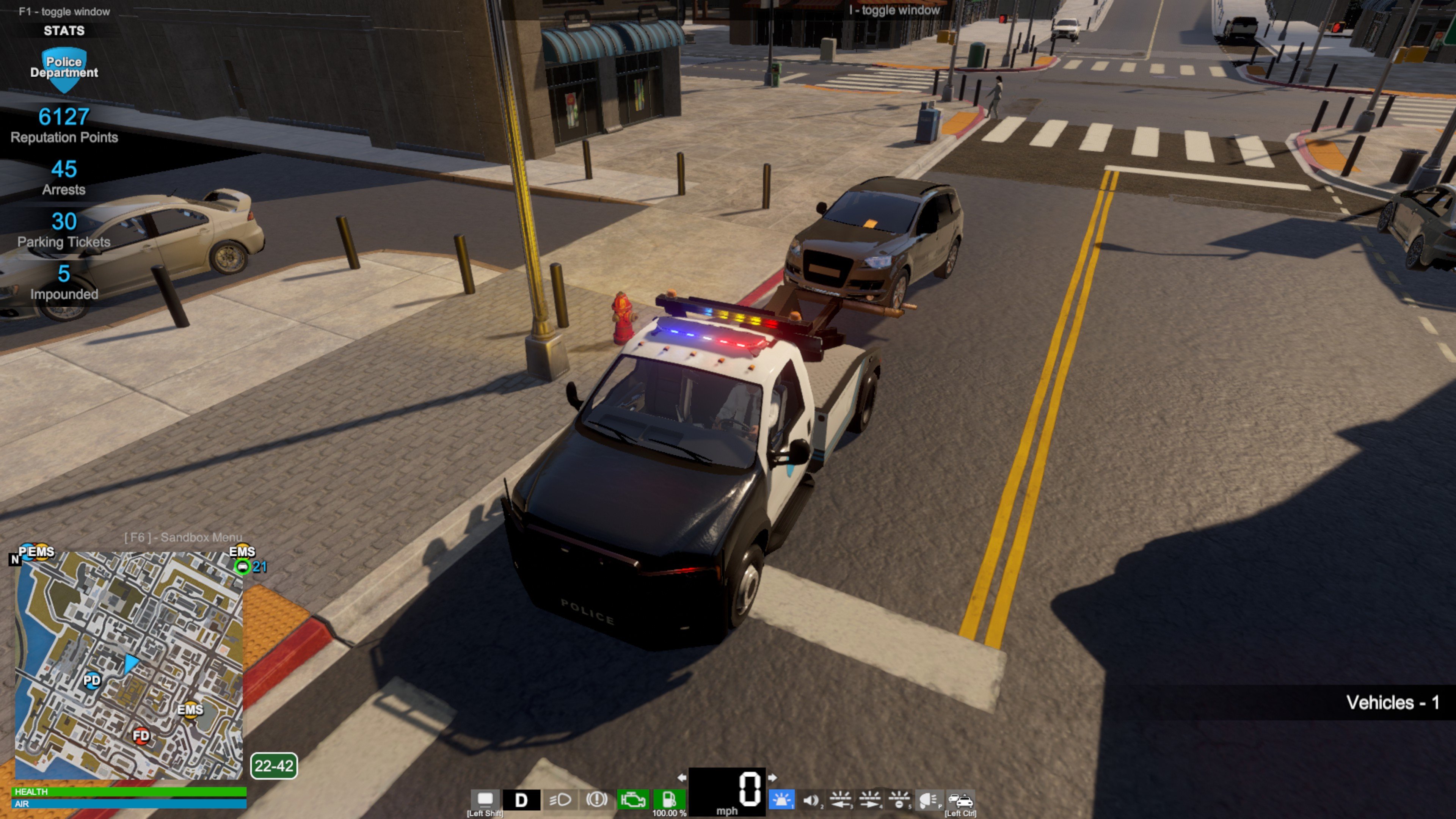Select the FD marker on the minimap
1456x819 pixels.
141,735
